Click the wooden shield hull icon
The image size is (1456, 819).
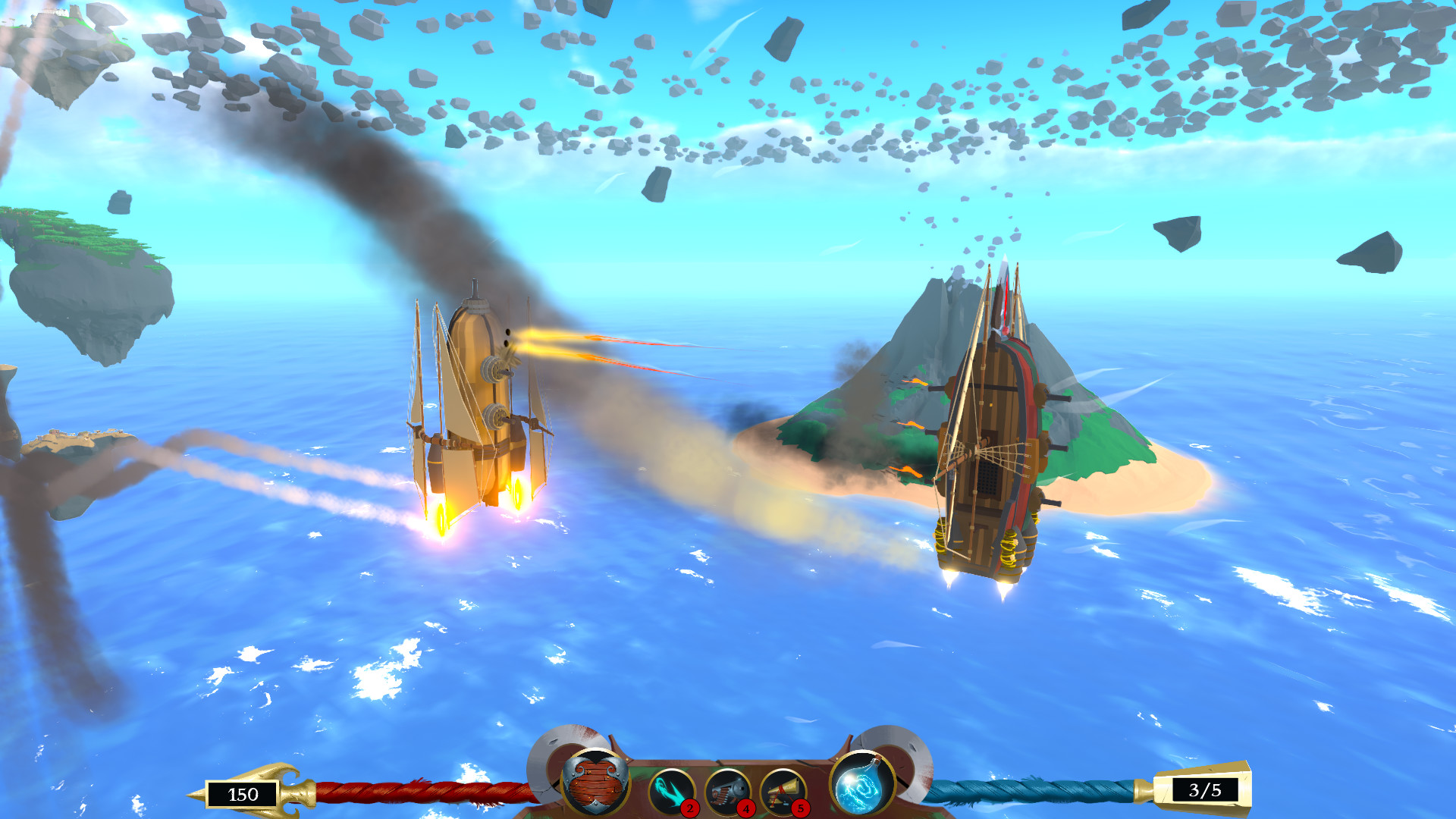pyautogui.click(x=594, y=783)
